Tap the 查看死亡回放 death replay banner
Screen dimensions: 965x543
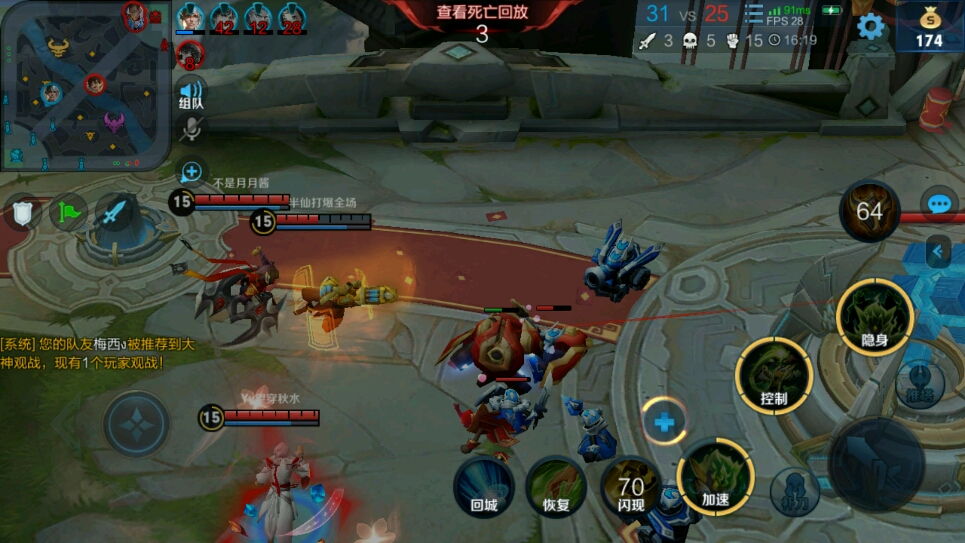pyautogui.click(x=482, y=22)
